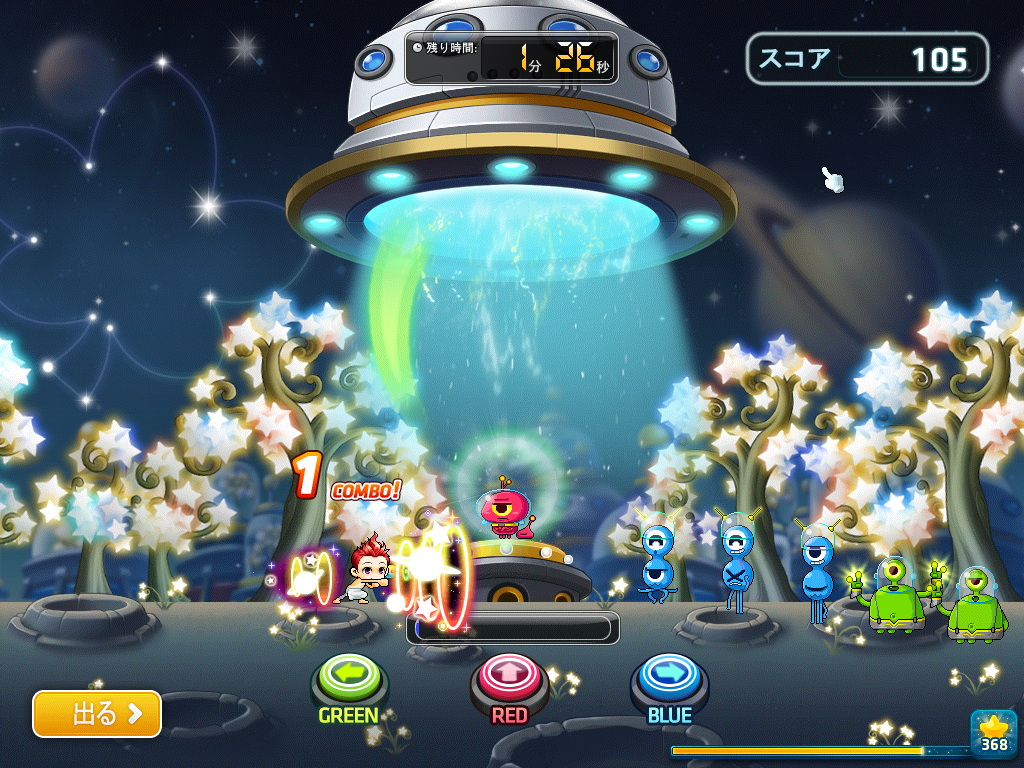Screen dimensions: 1024x768
Task: Open the star icon showing 368
Action: coord(993,733)
